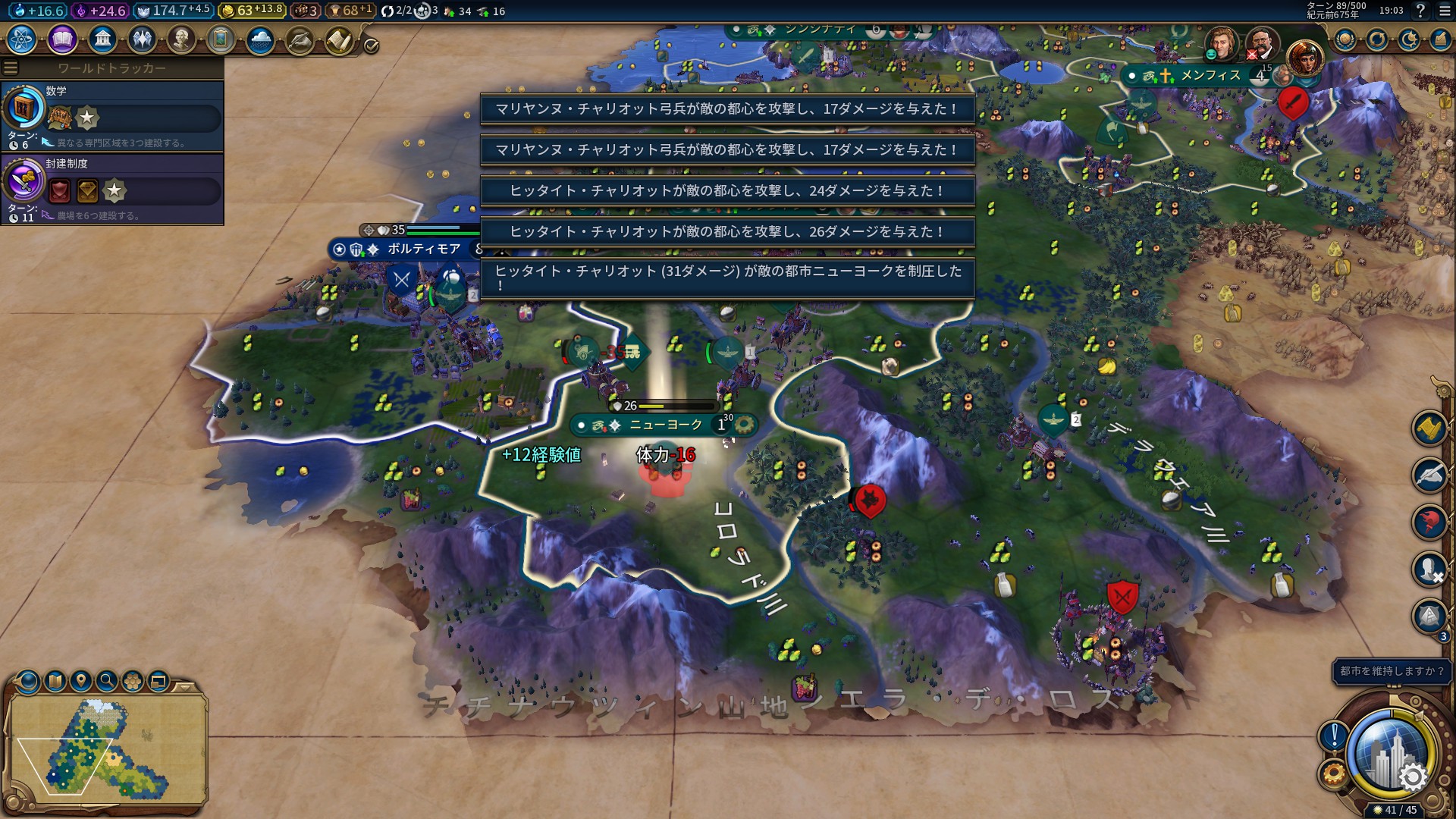Select the 封建制度 civic tracker entry
The image size is (1456, 819).
(112, 189)
